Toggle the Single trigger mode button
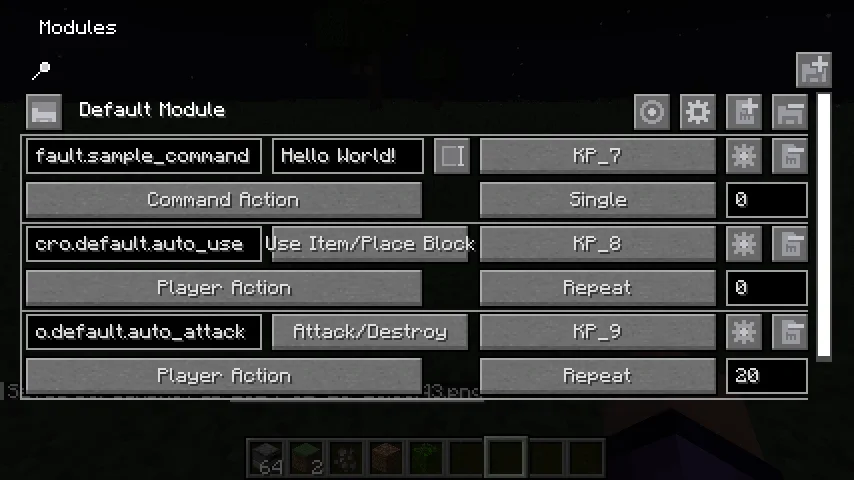Image resolution: width=854 pixels, height=480 pixels. (x=598, y=200)
